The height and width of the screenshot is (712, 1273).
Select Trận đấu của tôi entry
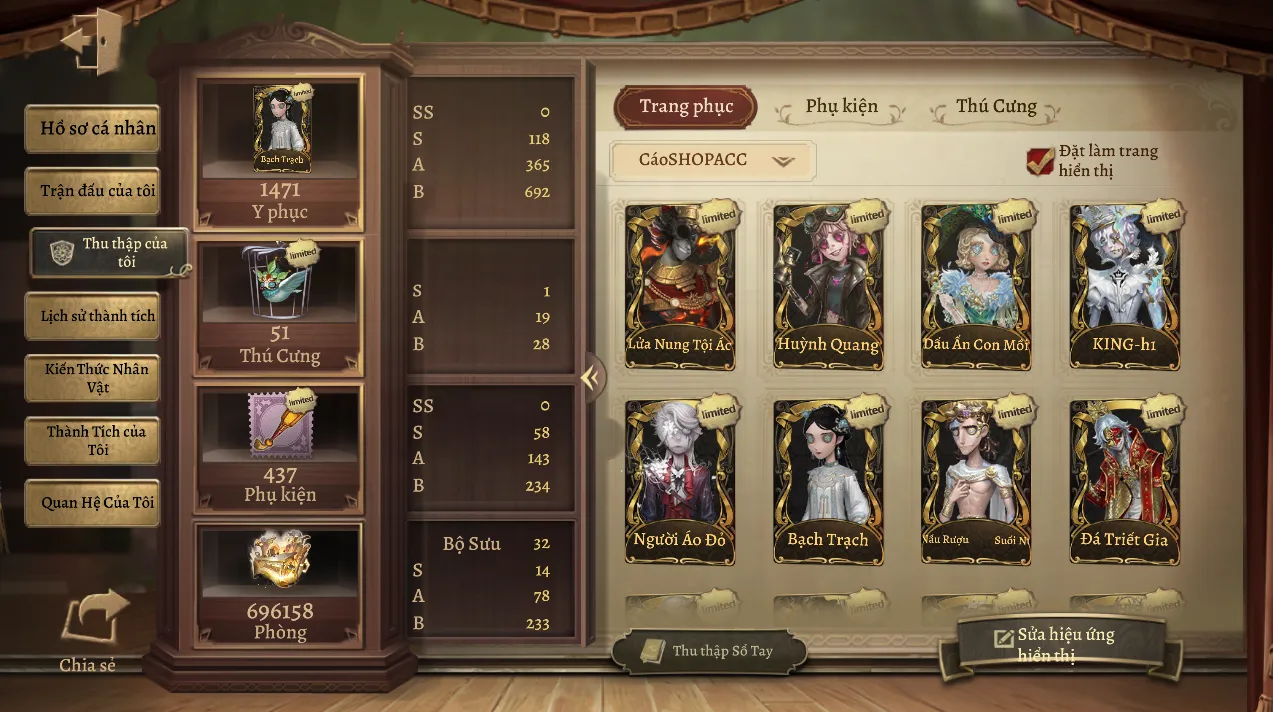93,190
